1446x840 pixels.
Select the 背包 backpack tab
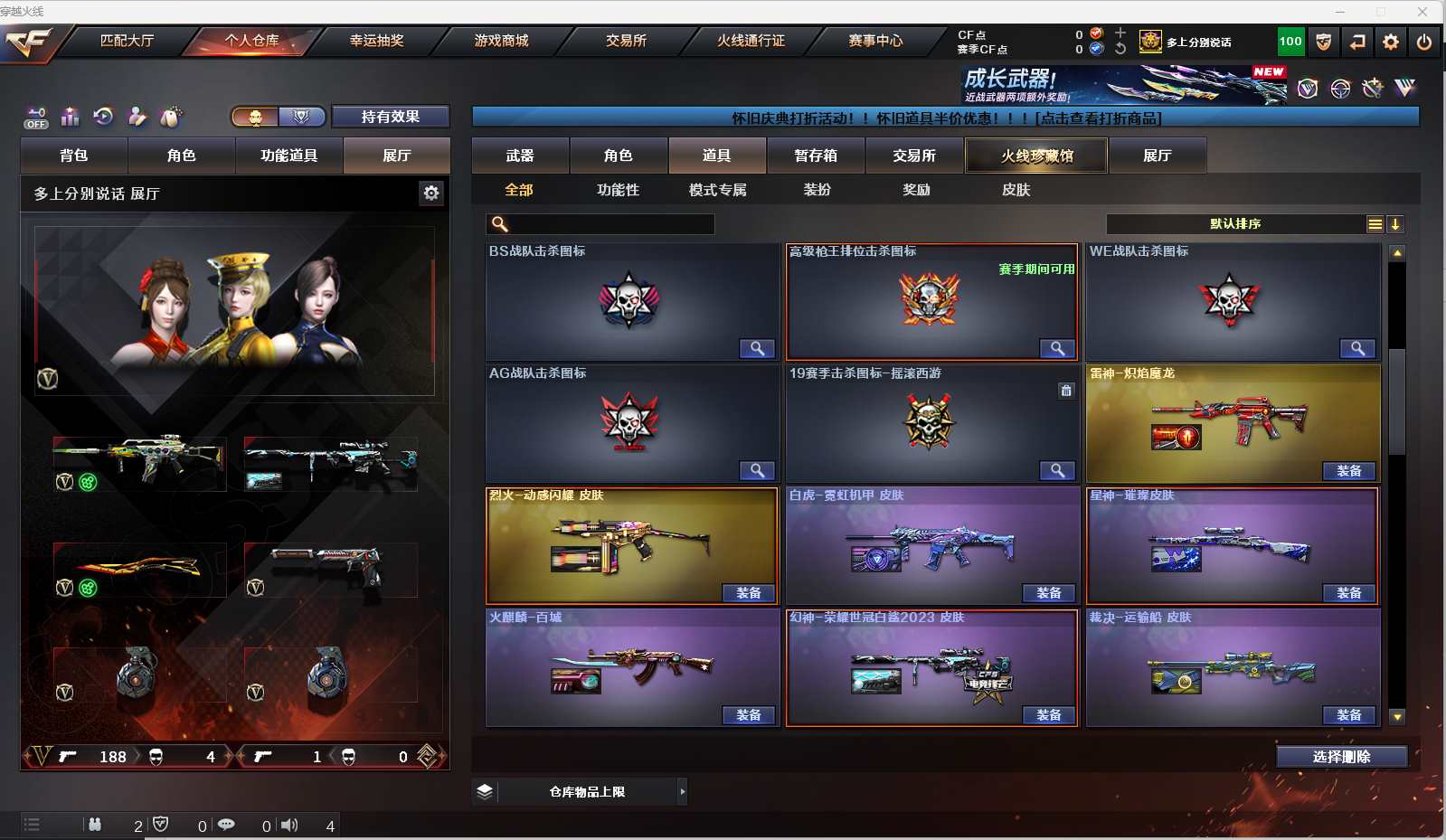74,156
